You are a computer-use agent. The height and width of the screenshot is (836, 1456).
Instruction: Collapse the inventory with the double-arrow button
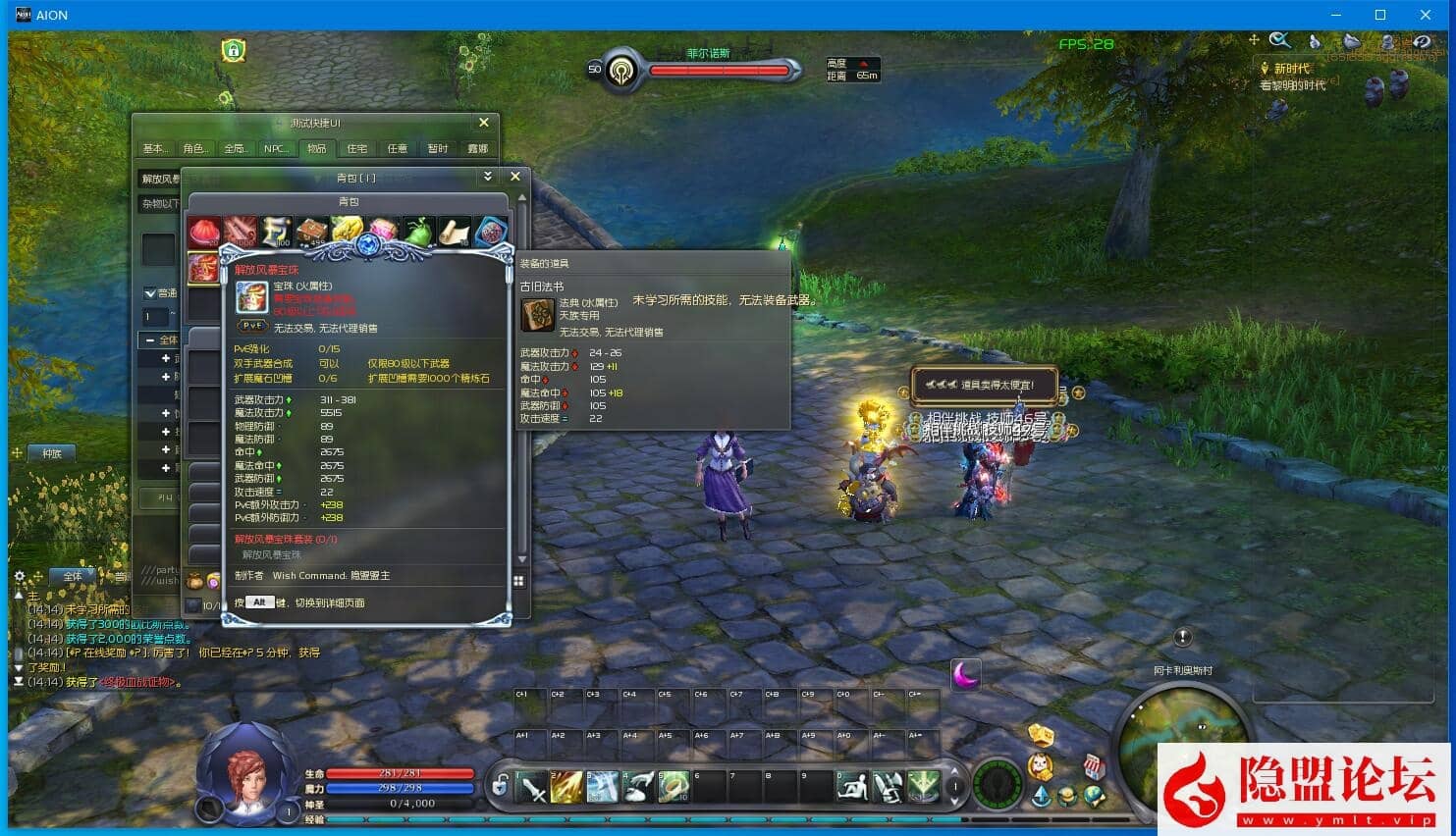coord(488,177)
